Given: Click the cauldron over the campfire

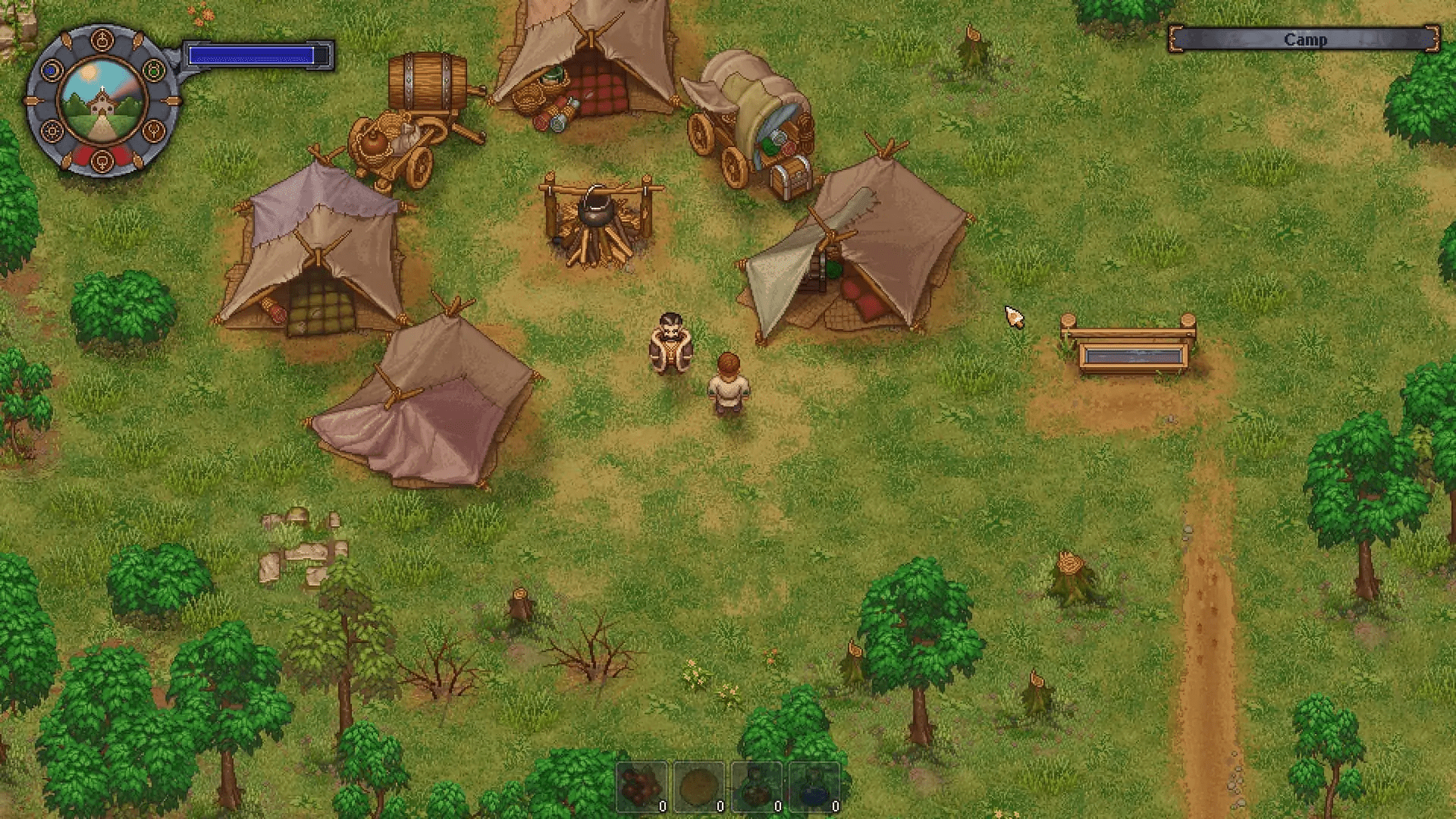Looking at the screenshot, I should 596,209.
